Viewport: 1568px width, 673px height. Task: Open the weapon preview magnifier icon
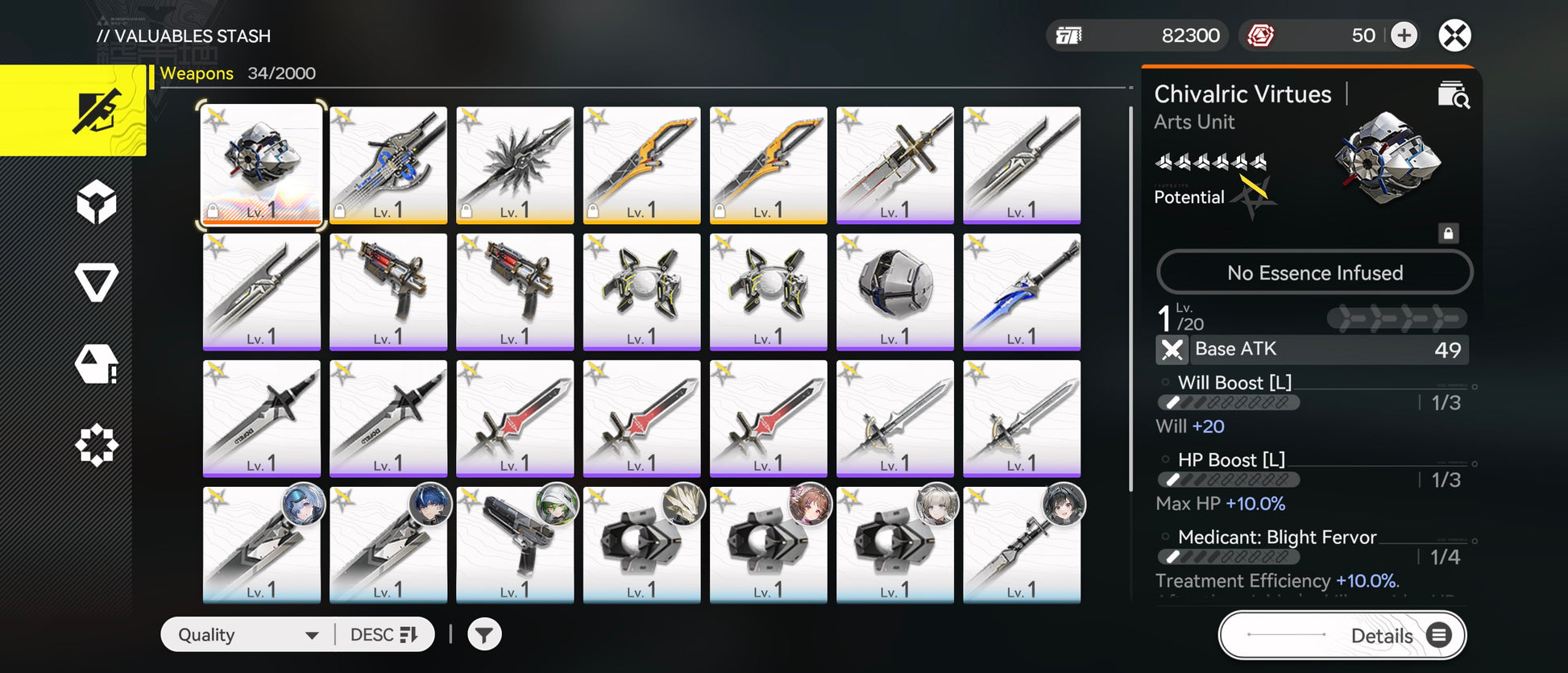tap(1454, 95)
